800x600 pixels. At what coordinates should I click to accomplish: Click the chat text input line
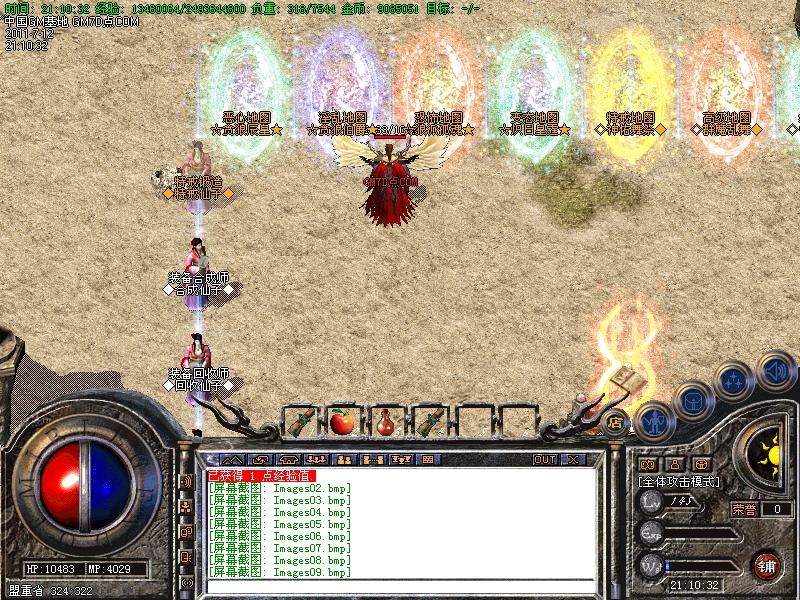click(x=400, y=585)
